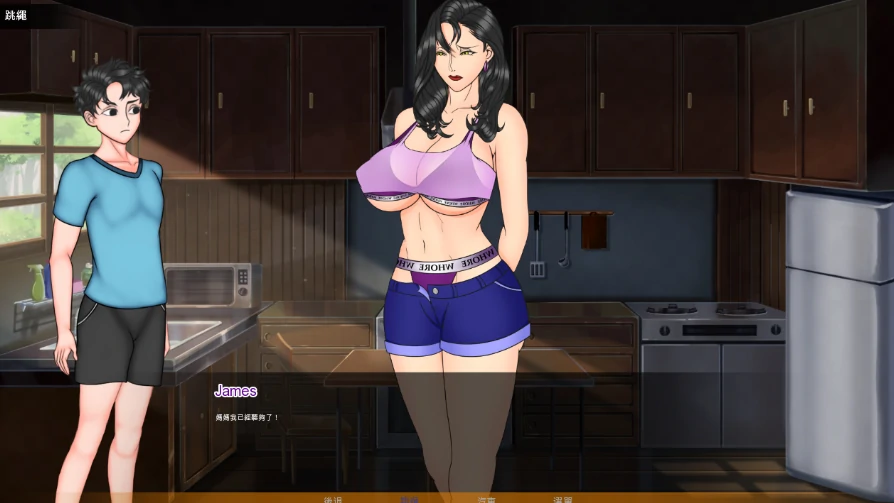This screenshot has height=503, width=894.
Task: Click the 後退 (Back) quick menu button
Action: click(x=333, y=499)
